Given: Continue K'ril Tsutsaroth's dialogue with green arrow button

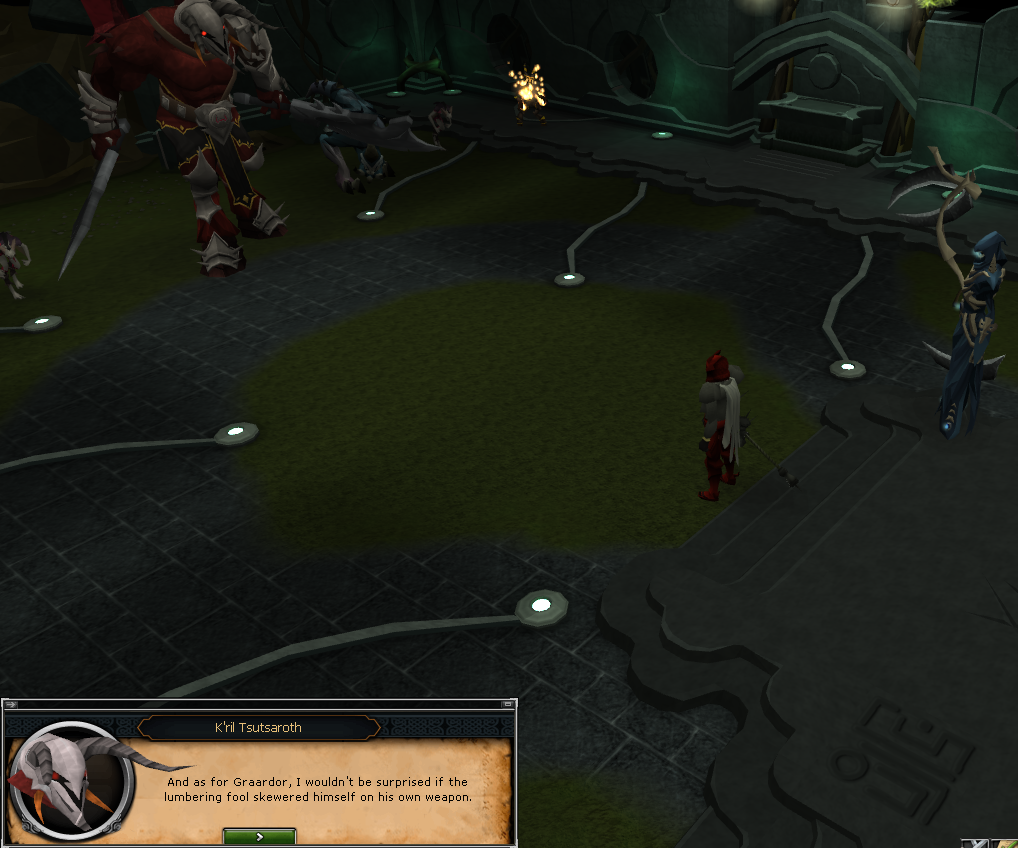Looking at the screenshot, I should [259, 836].
